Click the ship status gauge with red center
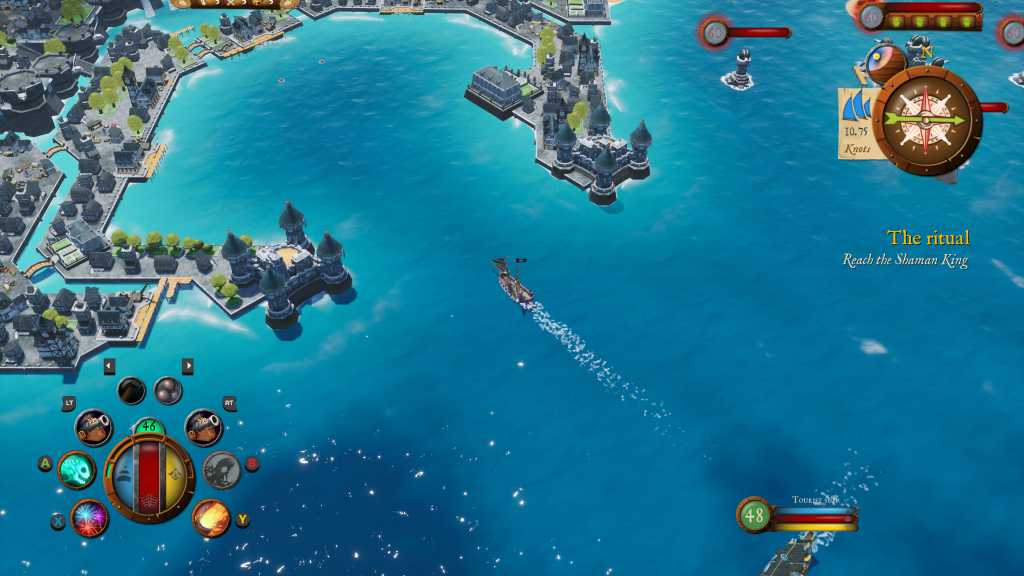 coord(149,477)
